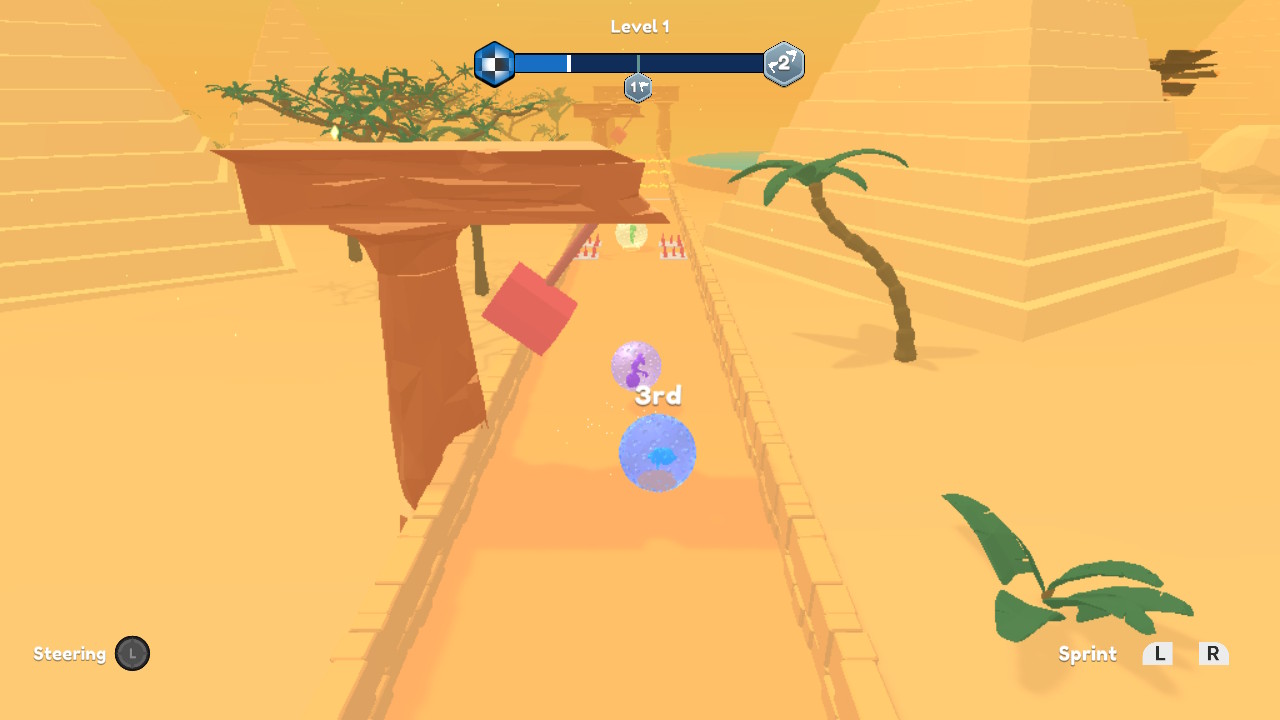Click the red obstacle block

click(531, 308)
